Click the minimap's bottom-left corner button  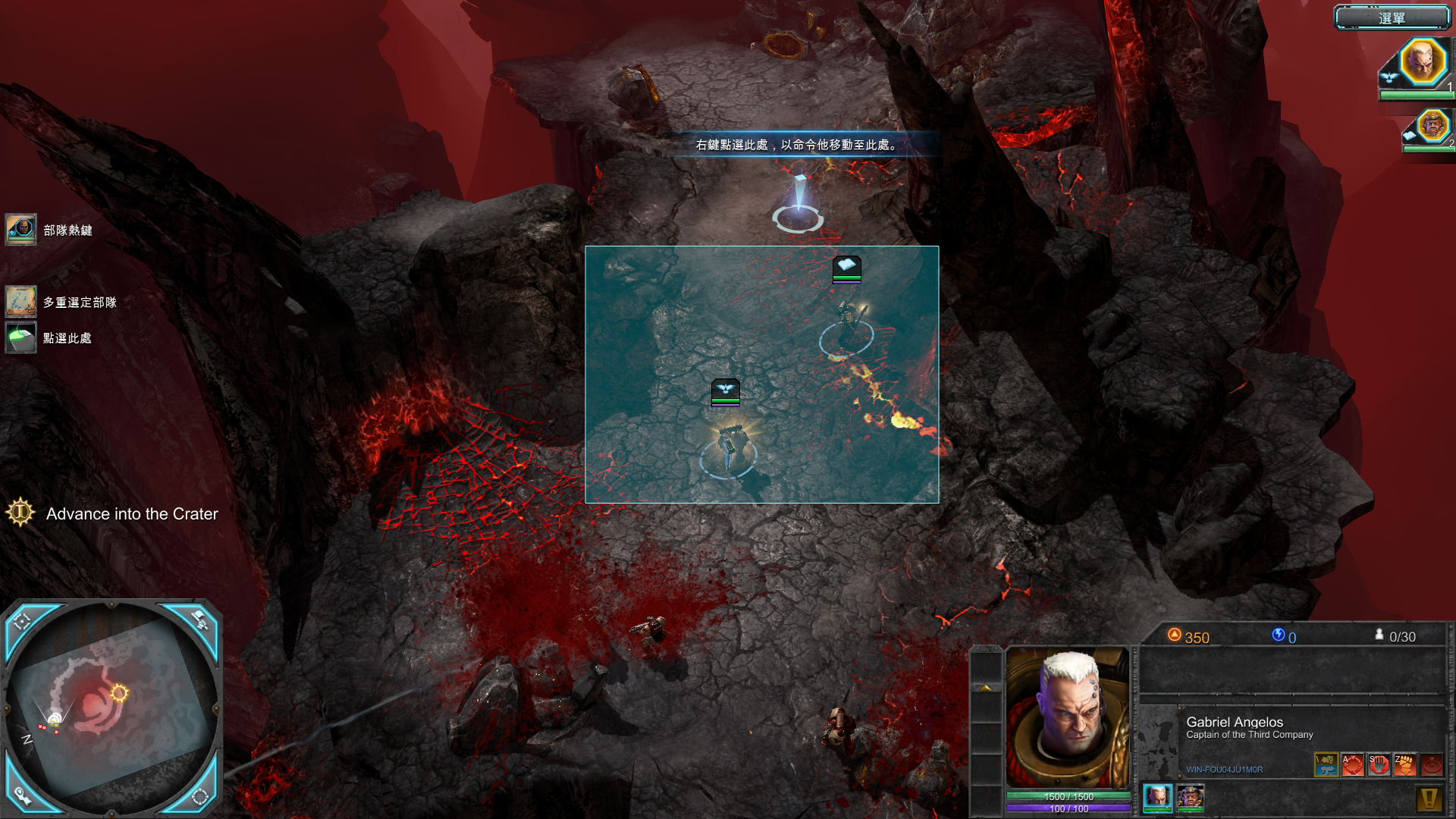(x=22, y=795)
